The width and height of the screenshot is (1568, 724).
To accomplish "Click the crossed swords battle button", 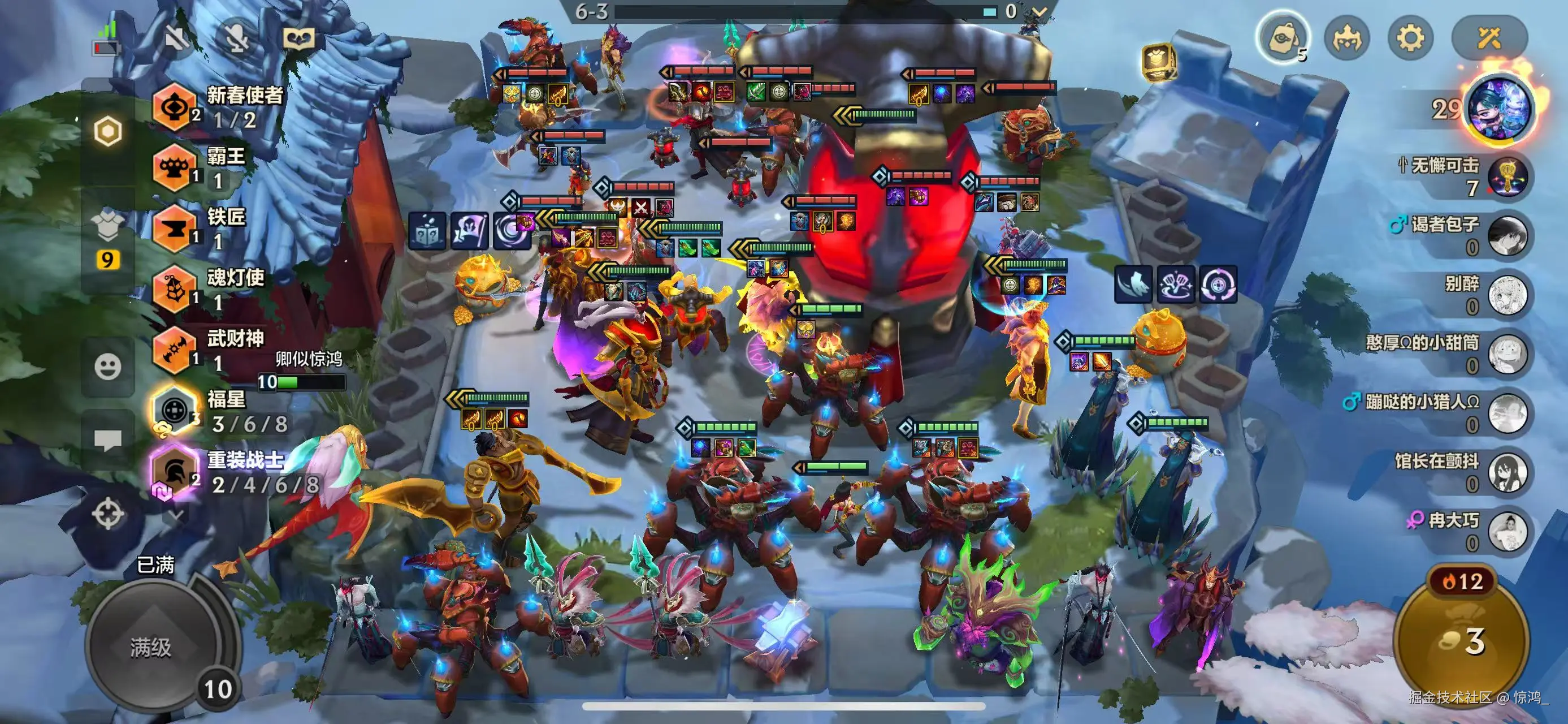I will [x=1489, y=38].
